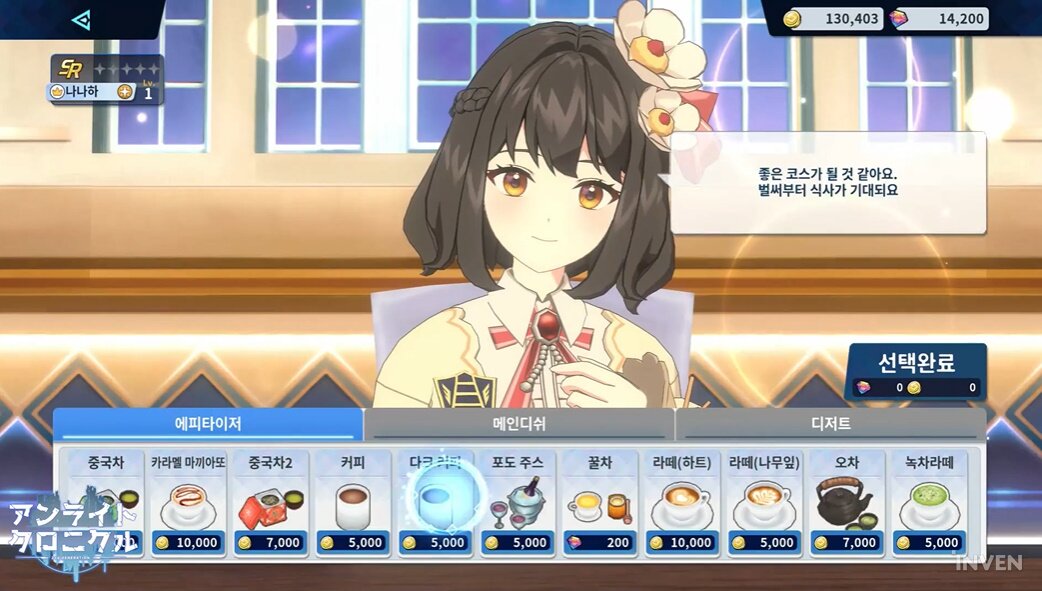1042x591 pixels.
Task: Switch to the 메인디쉬 tab
Action: tap(519, 424)
